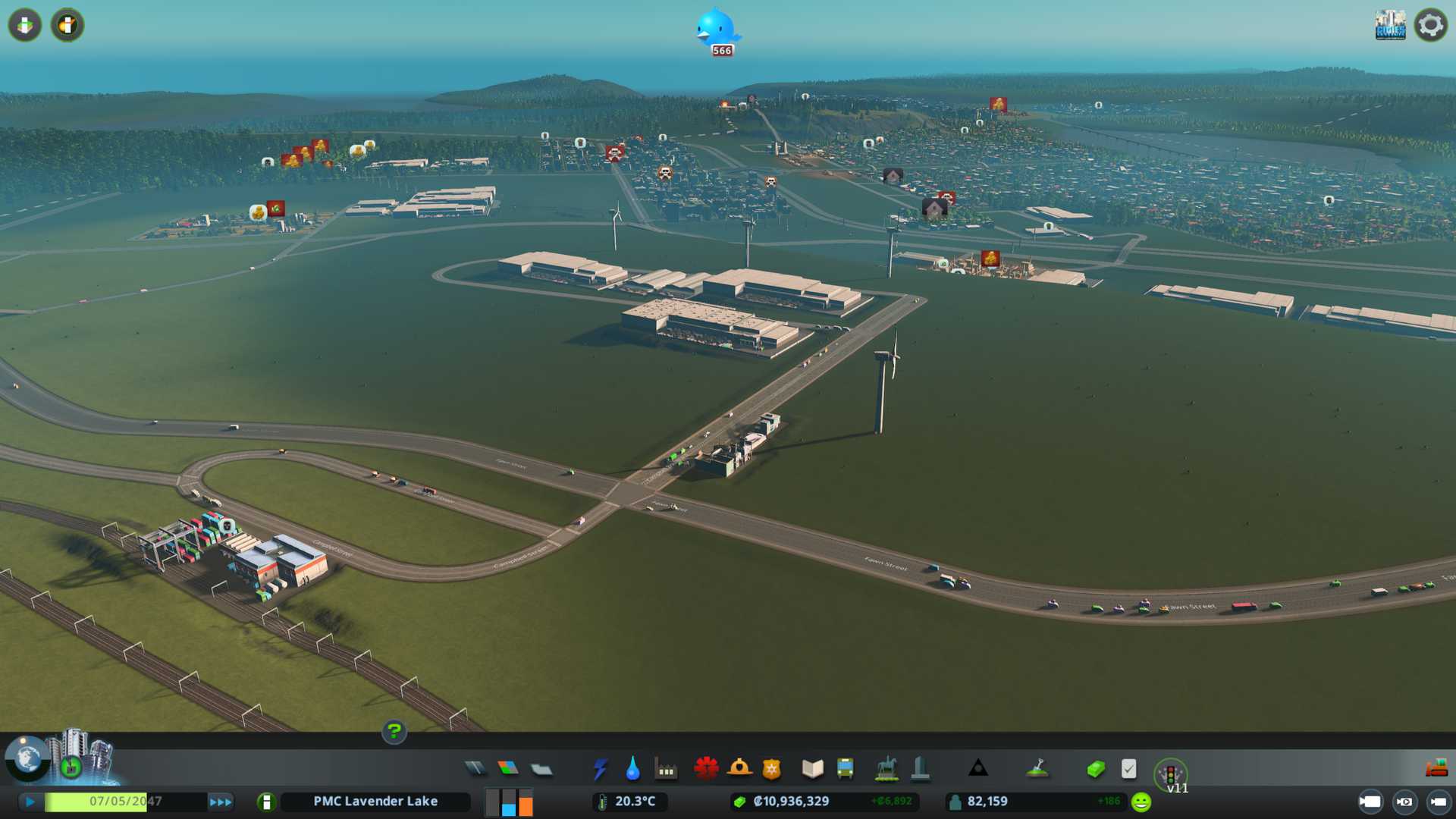1456x819 pixels.
Task: Open the zoning tool menu
Action: click(x=508, y=769)
